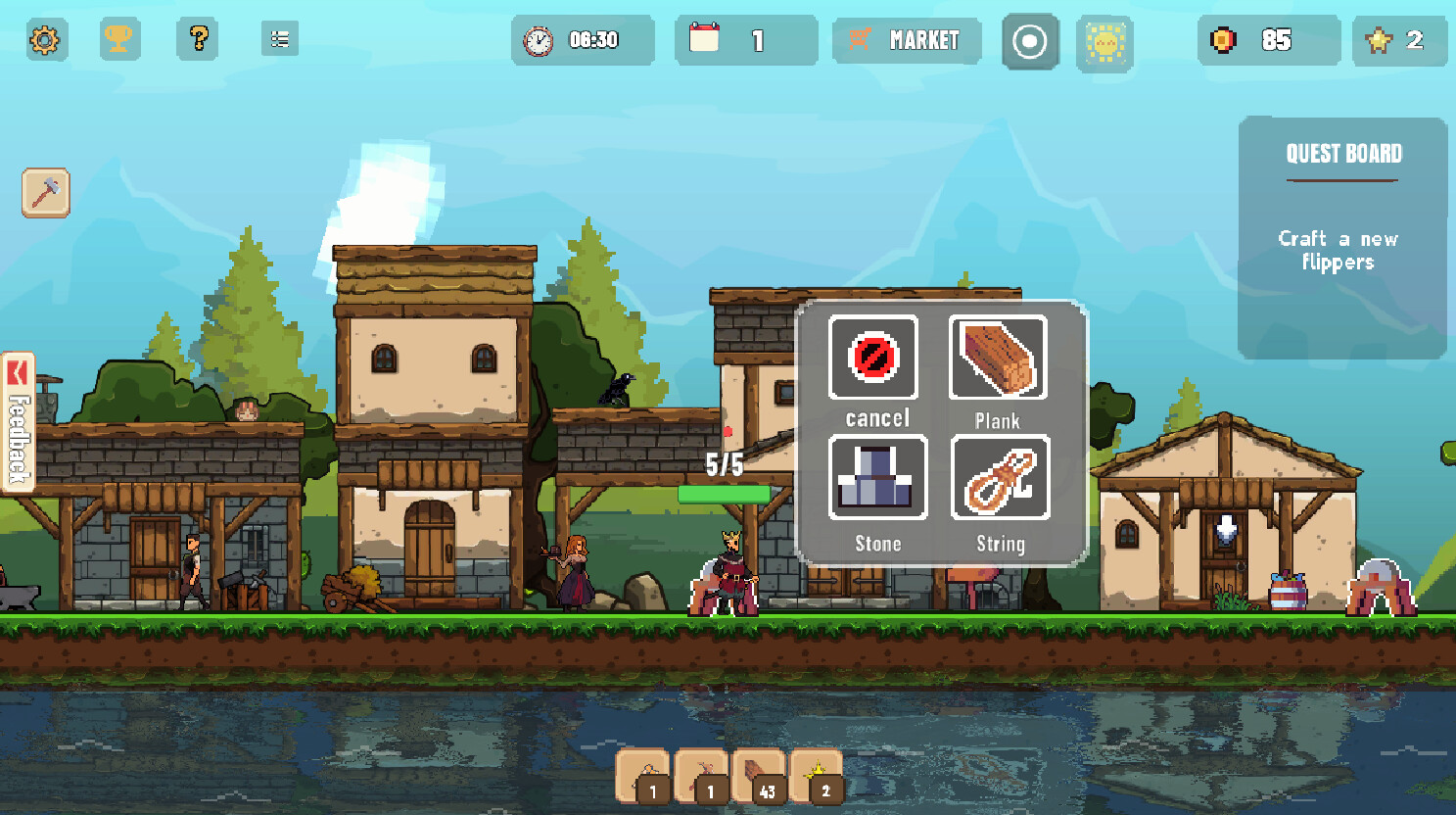The height and width of the screenshot is (815, 1456).
Task: Open the Feedback side tab
Action: pyautogui.click(x=18, y=429)
